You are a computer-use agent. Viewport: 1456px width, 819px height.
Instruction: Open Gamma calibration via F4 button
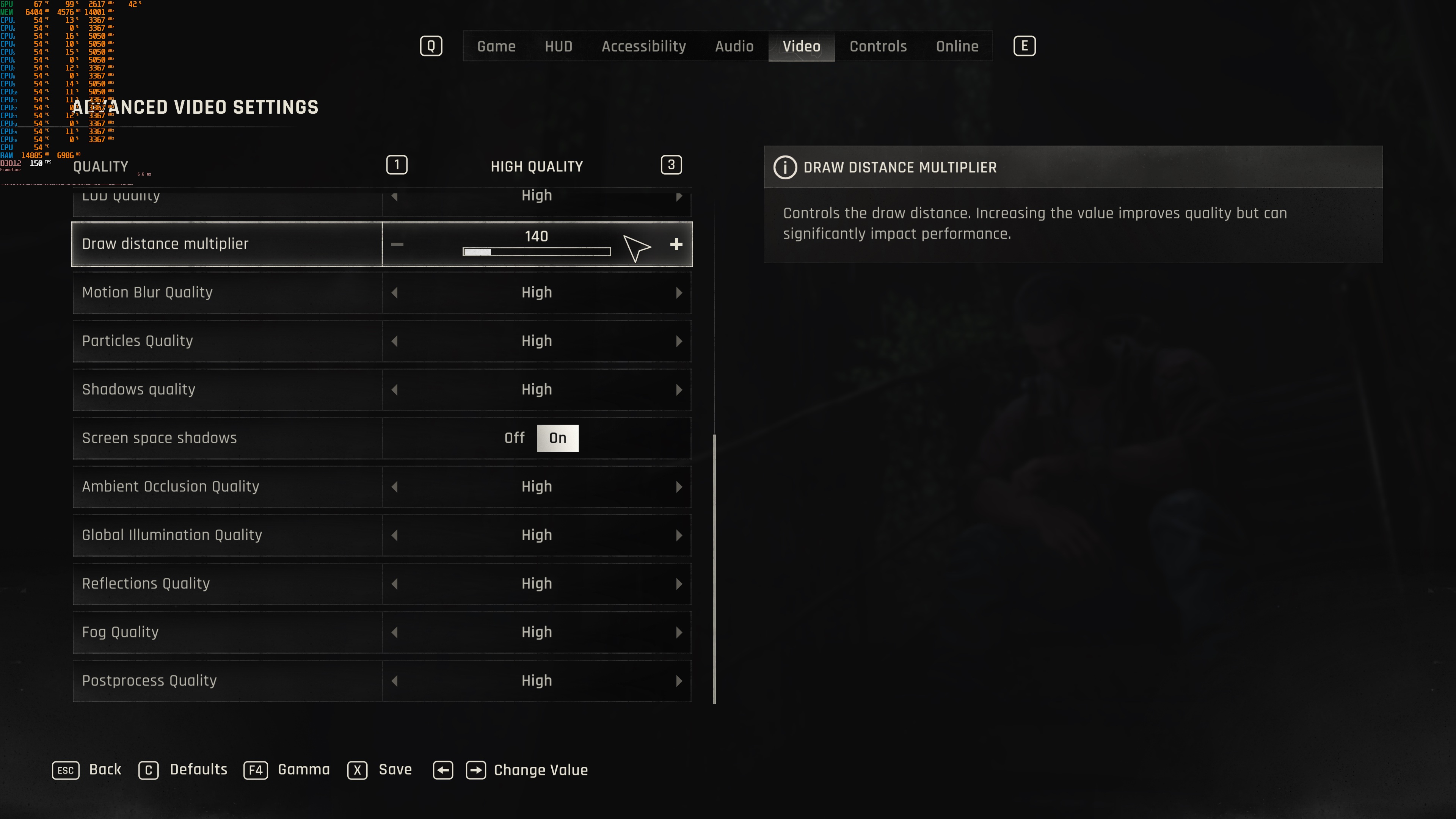256,770
